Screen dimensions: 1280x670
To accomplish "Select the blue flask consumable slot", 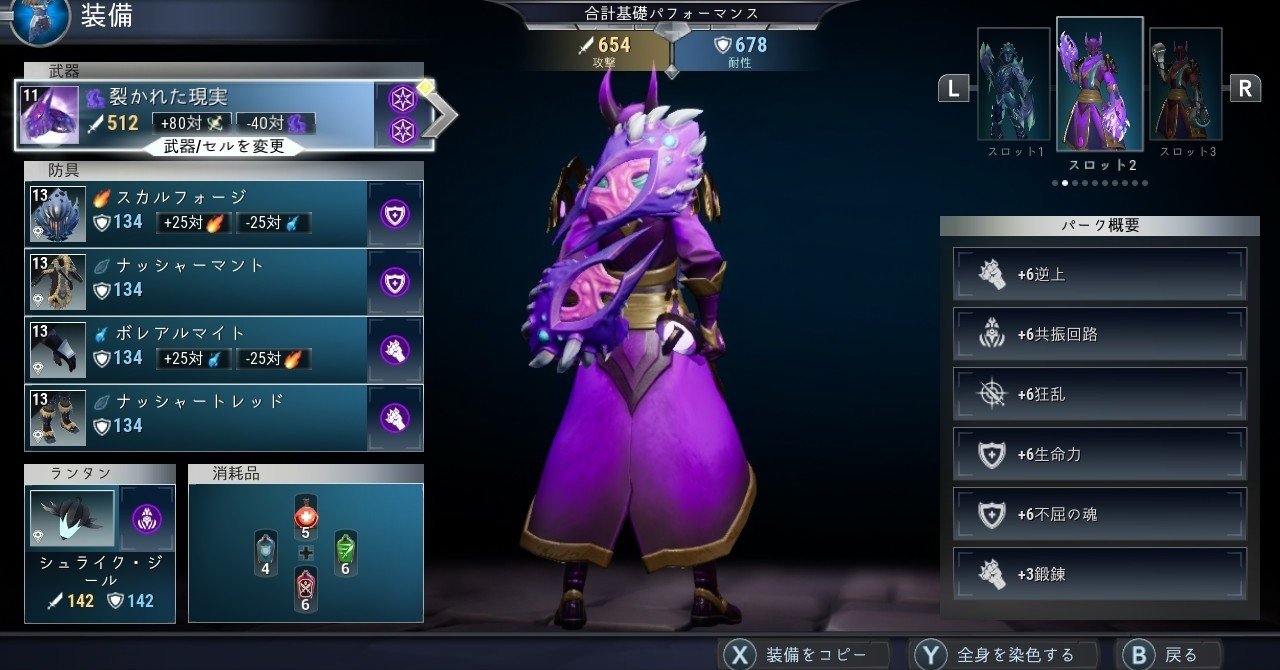I will [x=266, y=552].
